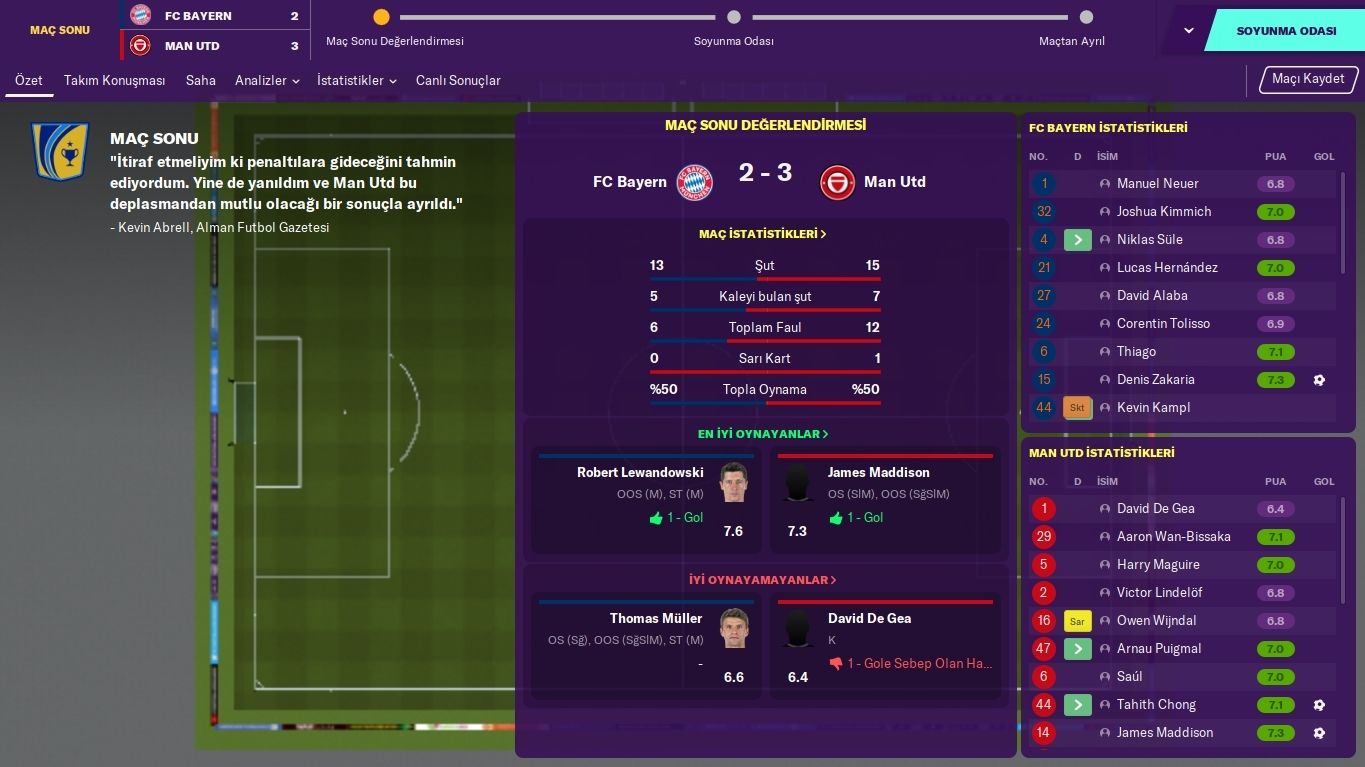Select the Saha tab
1365x767 pixels.
[200, 80]
